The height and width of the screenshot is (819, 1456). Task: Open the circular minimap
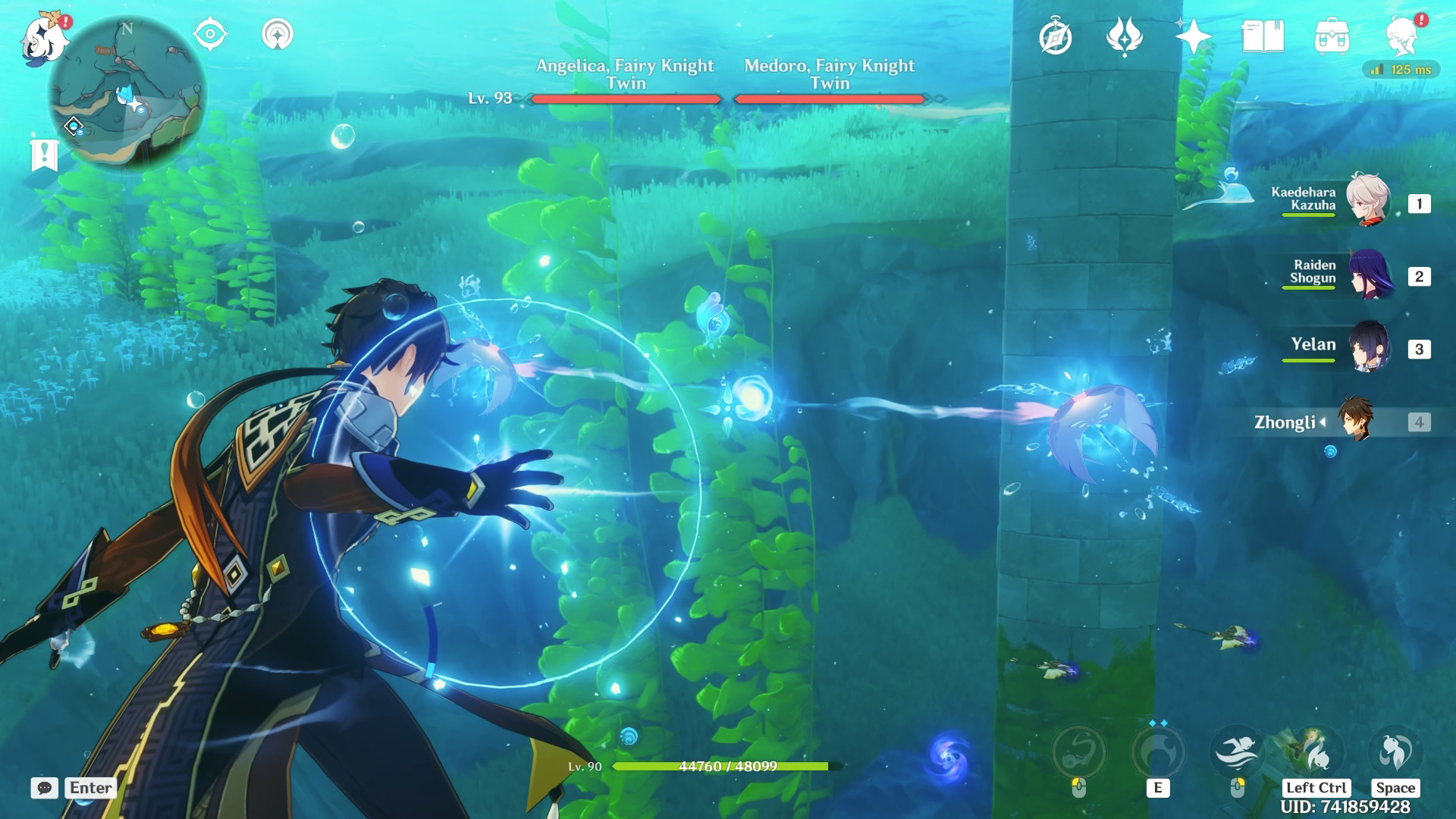point(127,94)
